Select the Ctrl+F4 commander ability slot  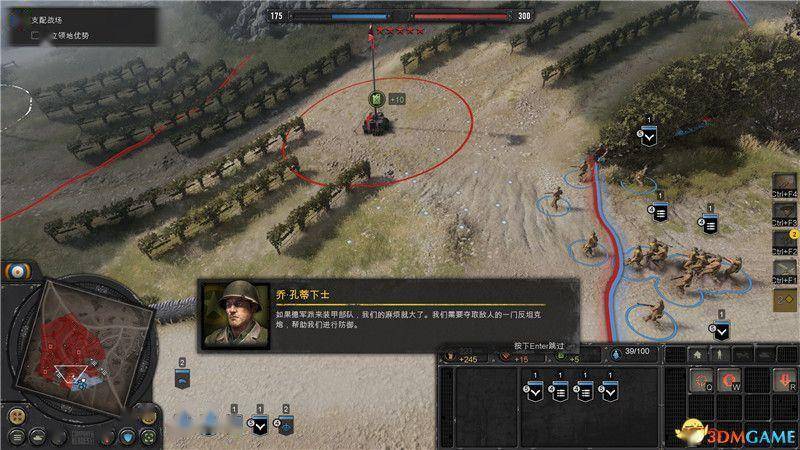point(783,185)
